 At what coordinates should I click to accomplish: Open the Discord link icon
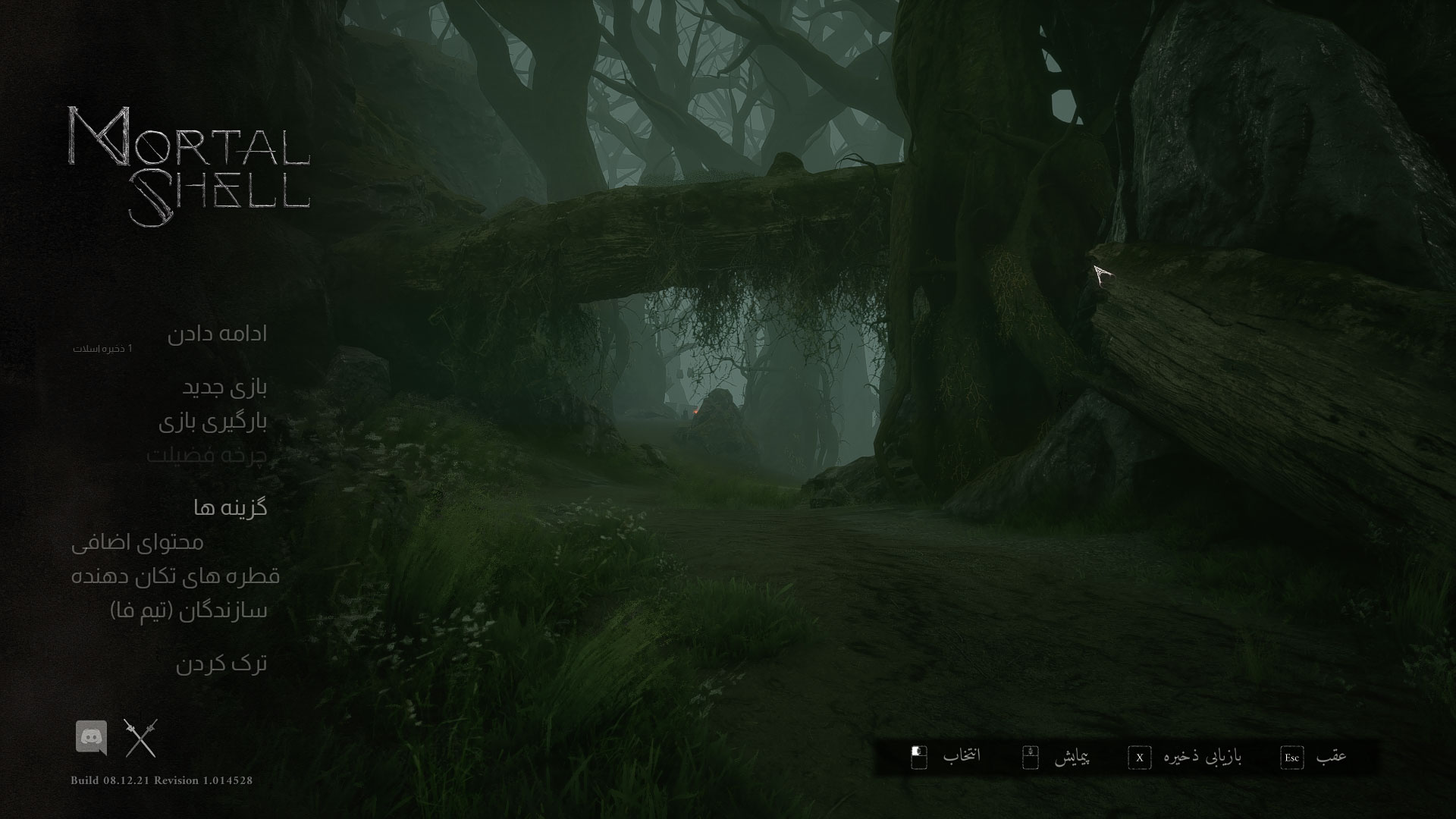(x=91, y=737)
